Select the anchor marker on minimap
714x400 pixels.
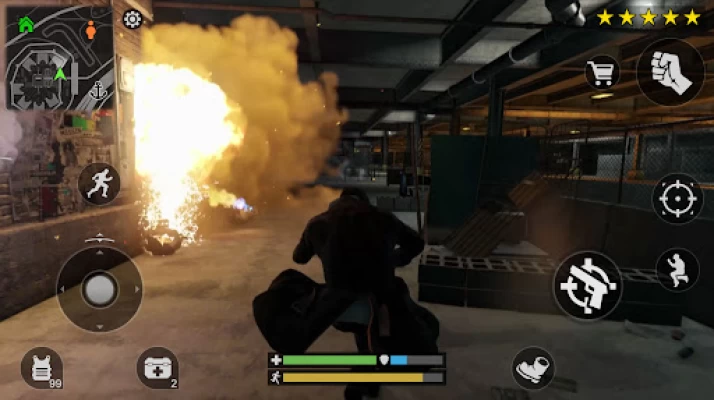96,90
